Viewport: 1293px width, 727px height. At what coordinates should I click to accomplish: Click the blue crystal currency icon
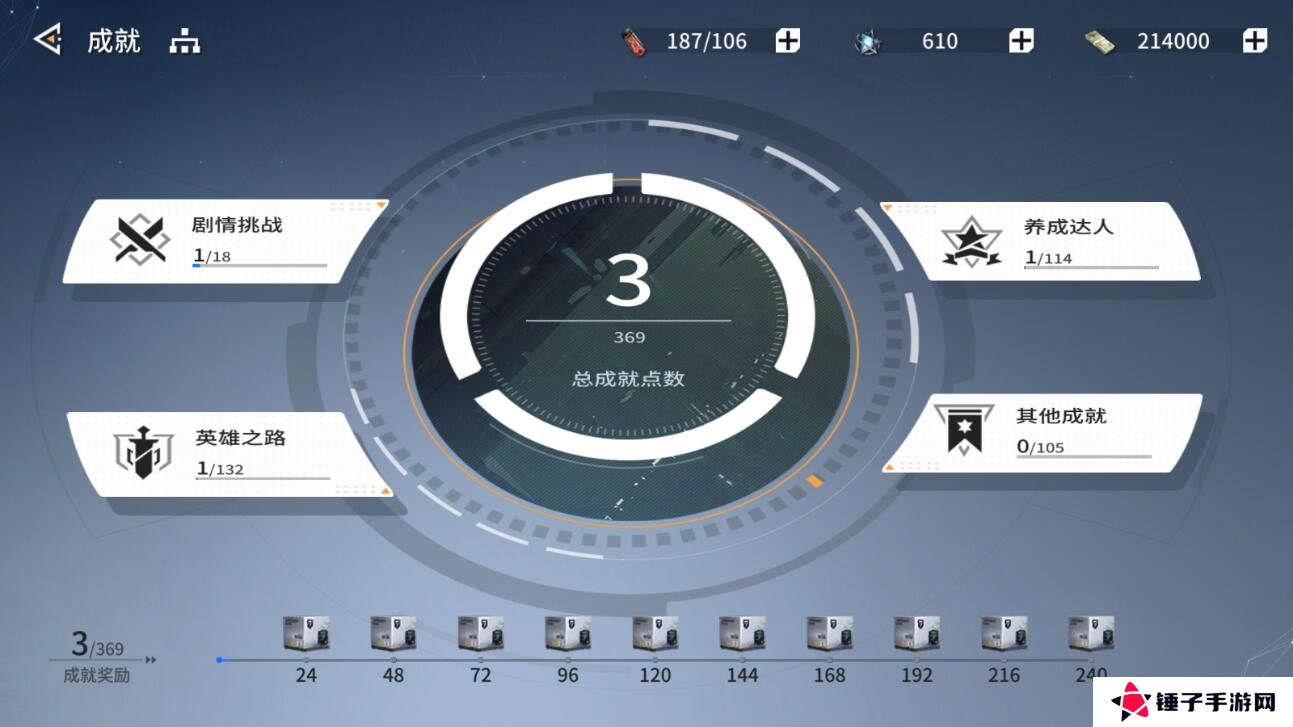coord(868,41)
